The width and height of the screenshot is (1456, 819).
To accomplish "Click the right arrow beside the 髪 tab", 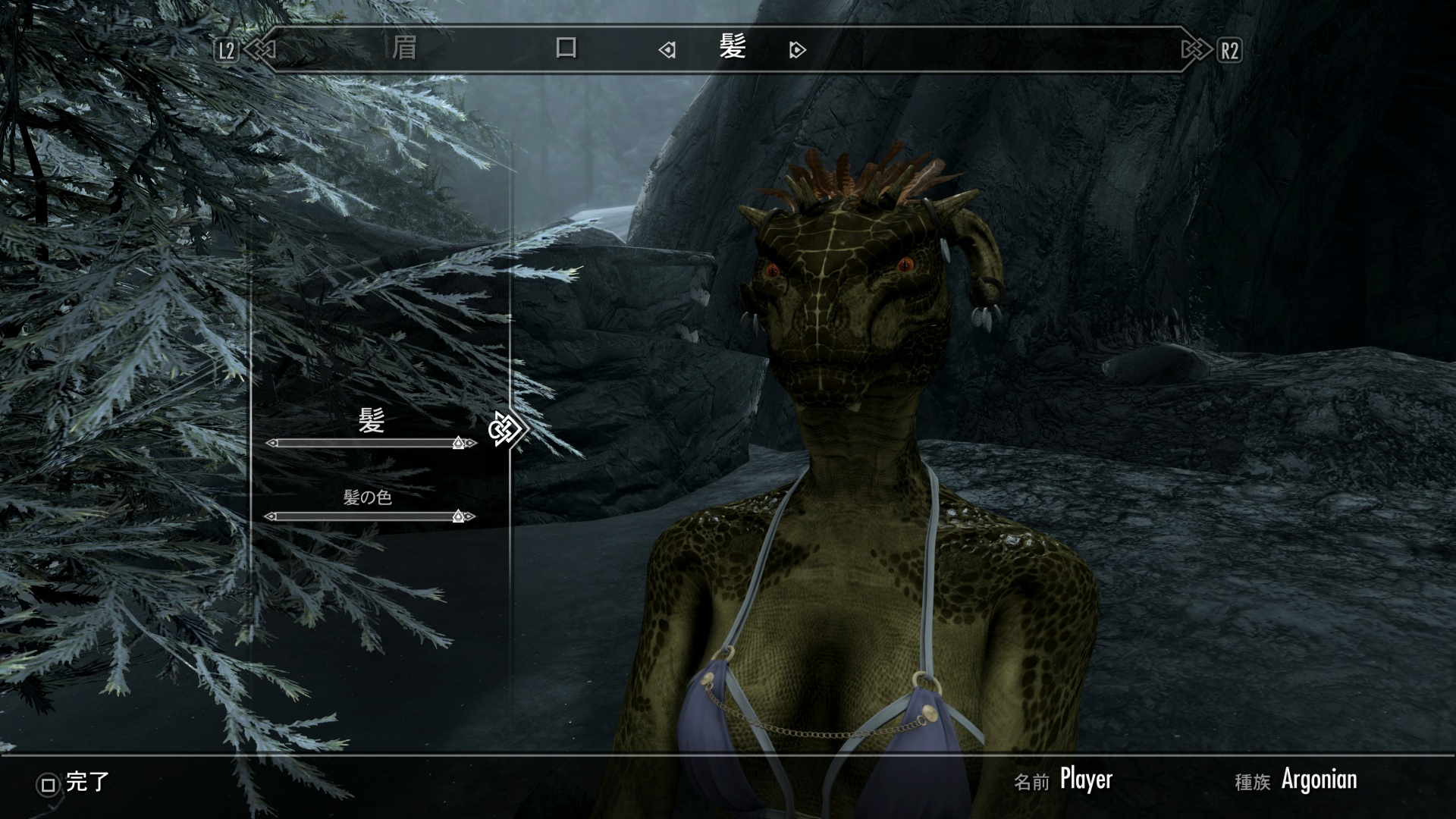I will (797, 50).
